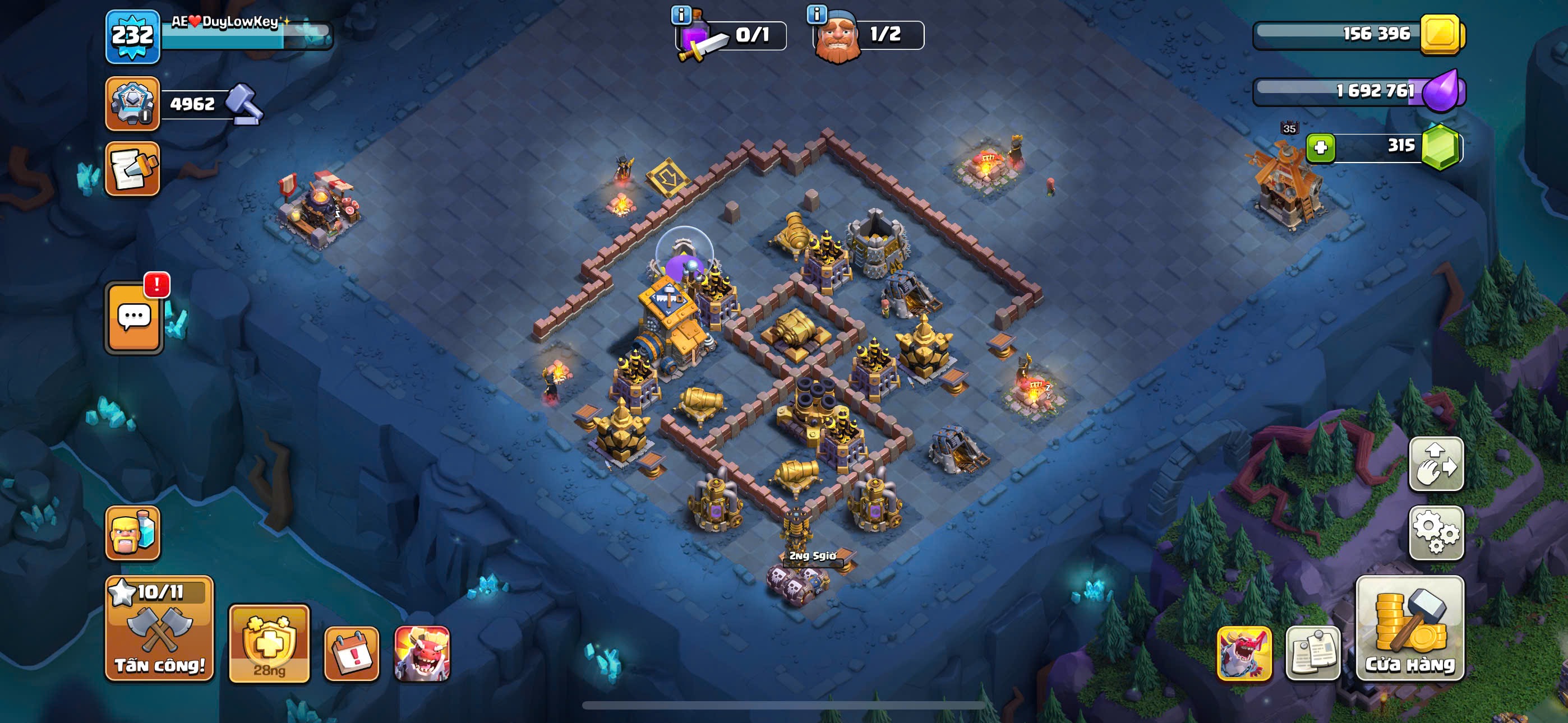1568x723 pixels.
Task: Open the battle log scroll icon
Action: (132, 169)
